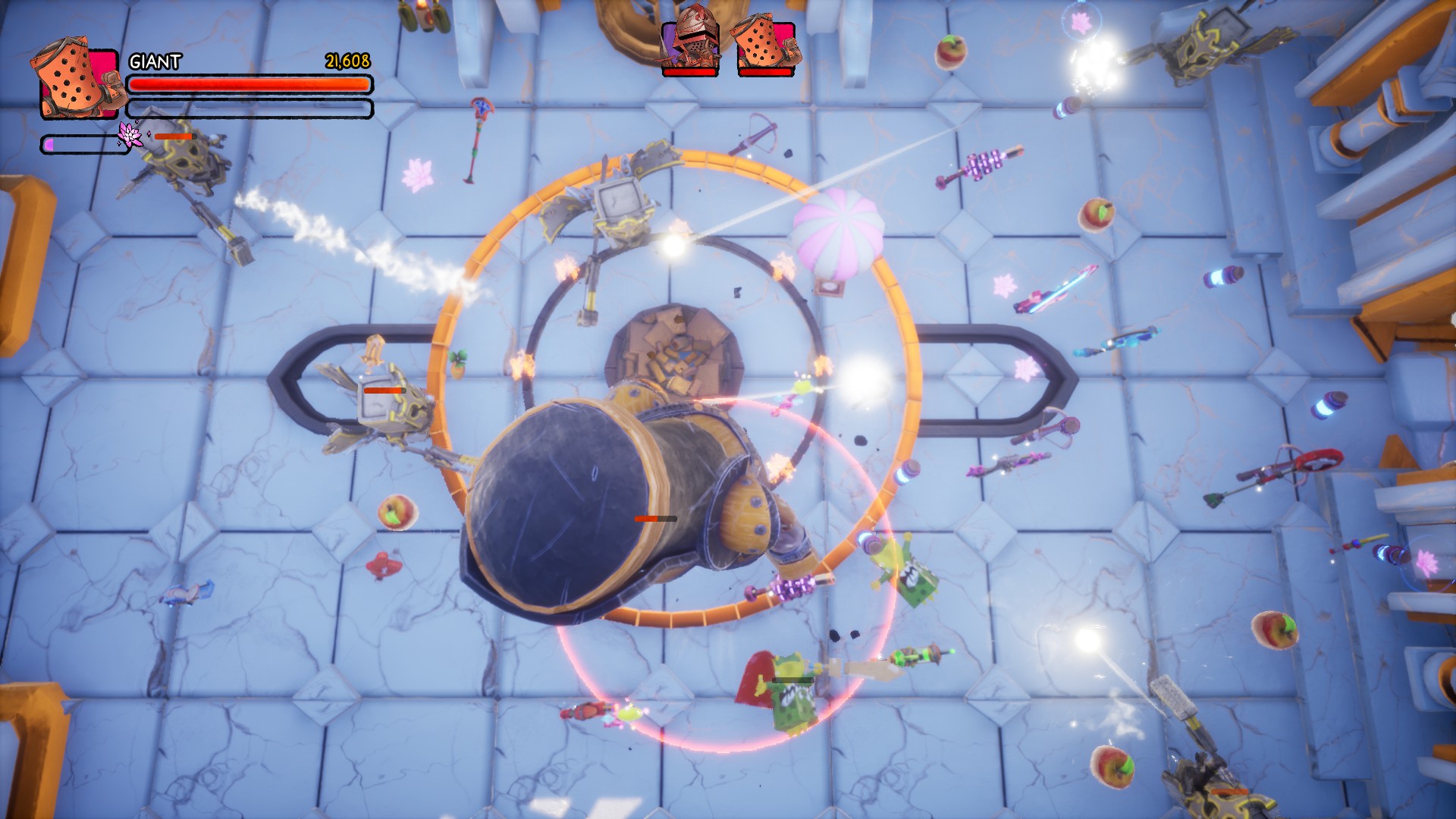Click the large Giant portrait beside the GIANT name
The image size is (1456, 819).
pyautogui.click(x=77, y=82)
